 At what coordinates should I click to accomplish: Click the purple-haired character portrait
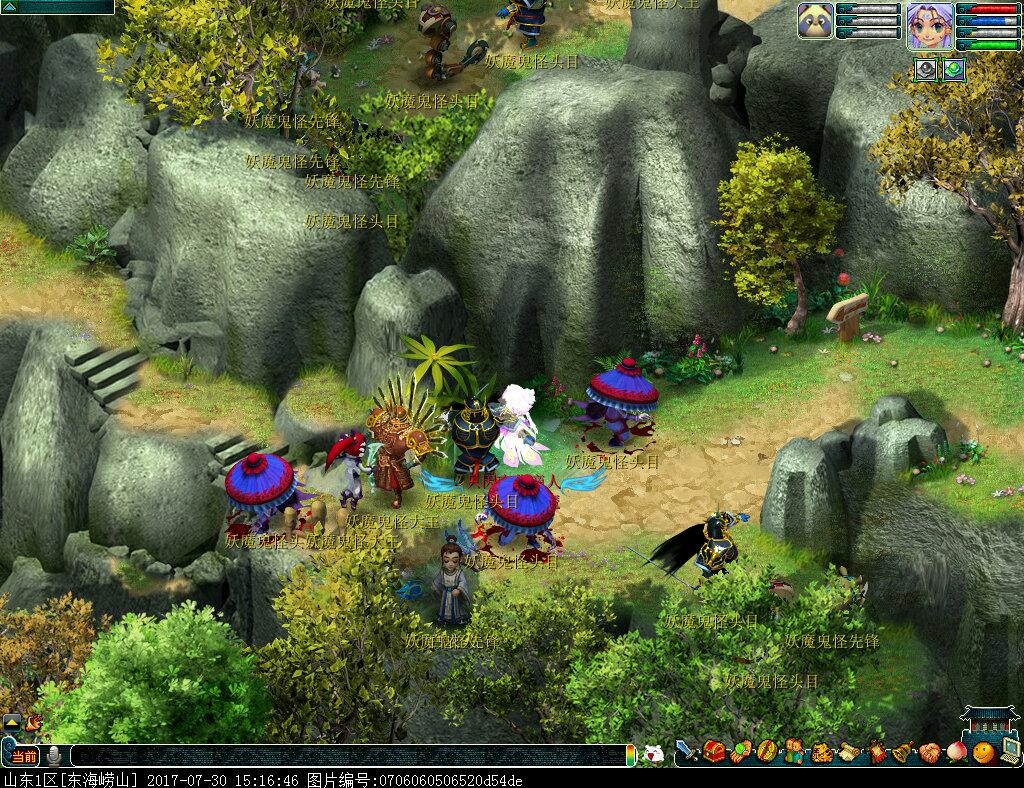(929, 25)
